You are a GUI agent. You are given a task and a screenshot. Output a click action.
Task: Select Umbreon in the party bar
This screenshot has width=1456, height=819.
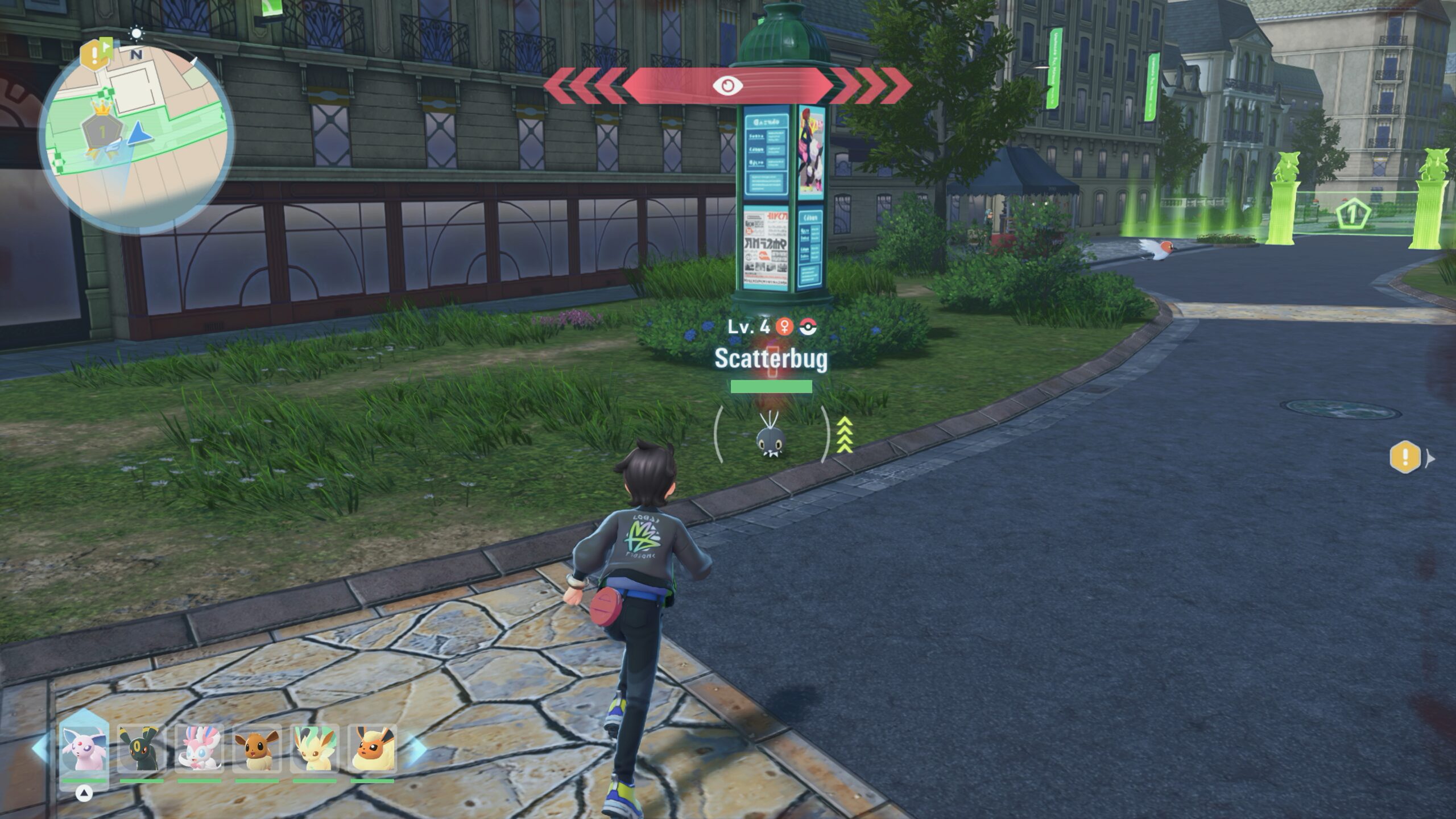[142, 747]
